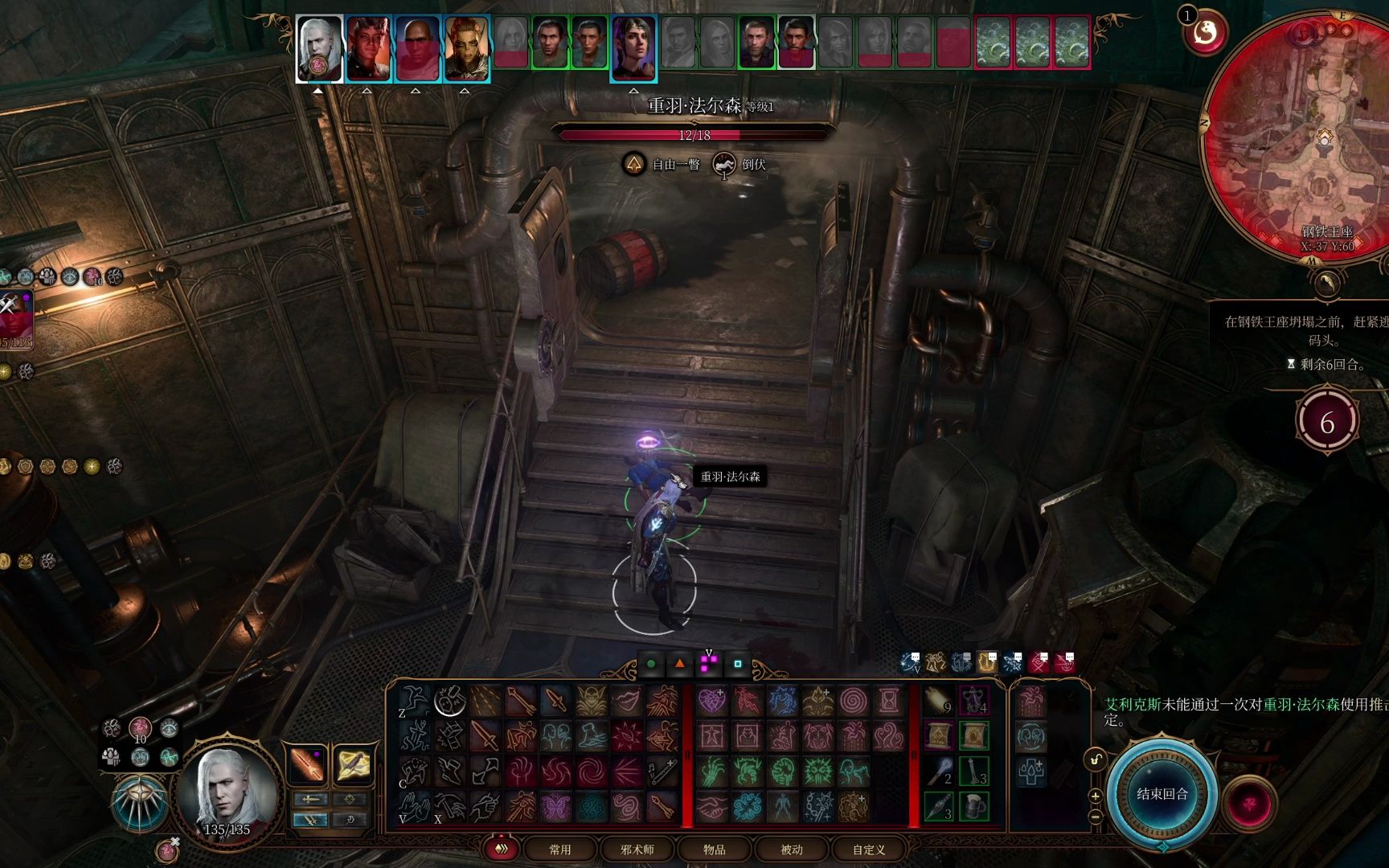Select the white-haired elf portrait in turn order
The height and width of the screenshot is (868, 1389).
pyautogui.click(x=319, y=49)
